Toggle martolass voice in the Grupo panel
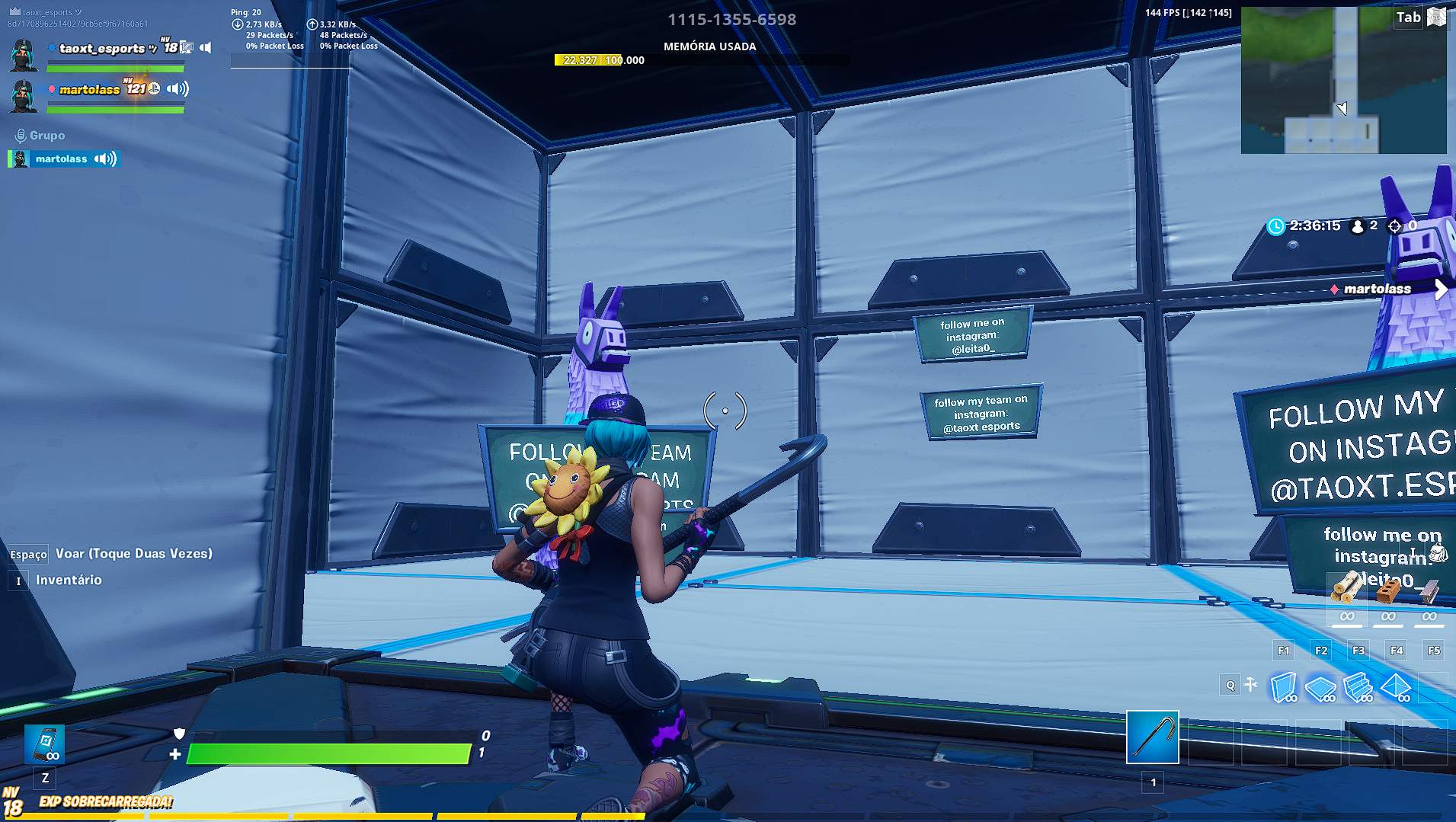This screenshot has width=1456, height=822. (104, 159)
